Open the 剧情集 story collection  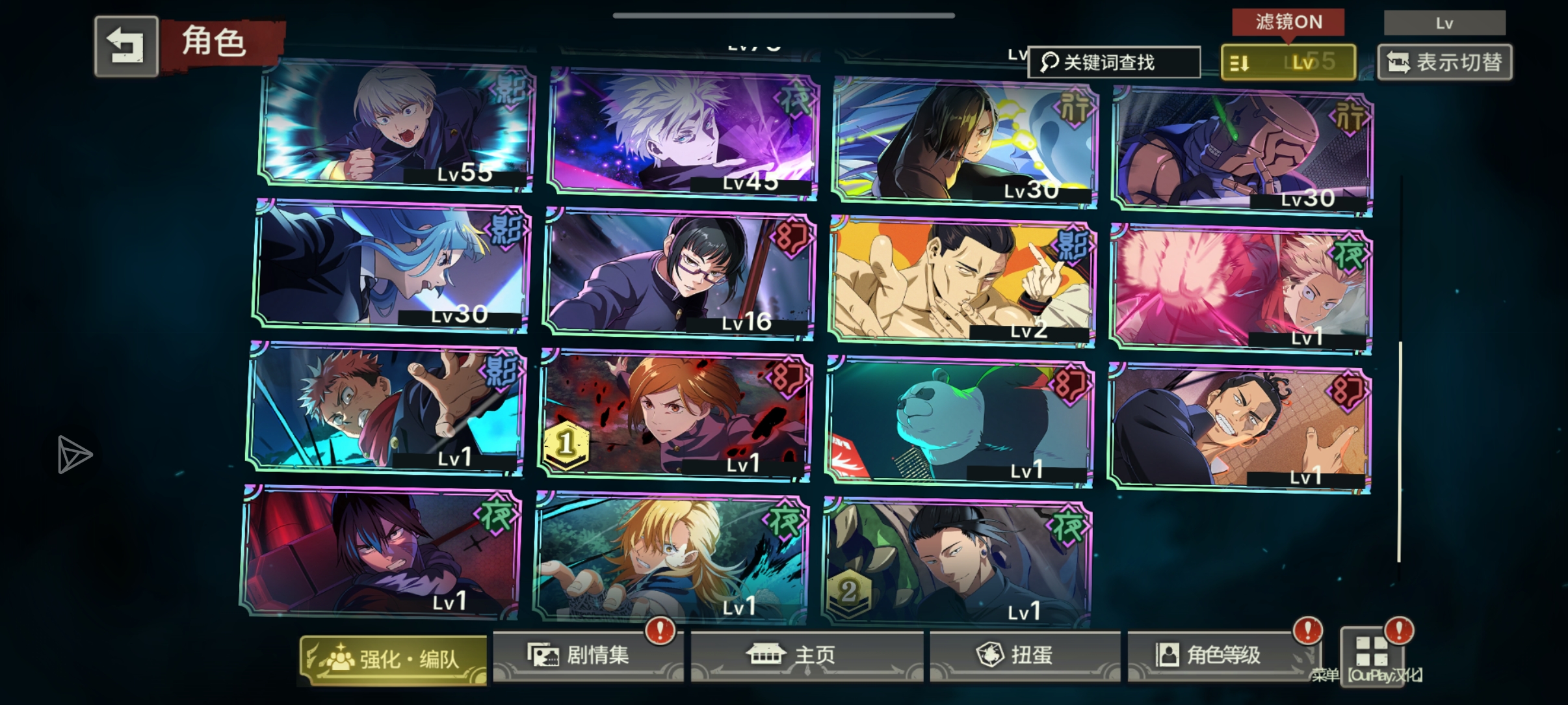point(588,655)
